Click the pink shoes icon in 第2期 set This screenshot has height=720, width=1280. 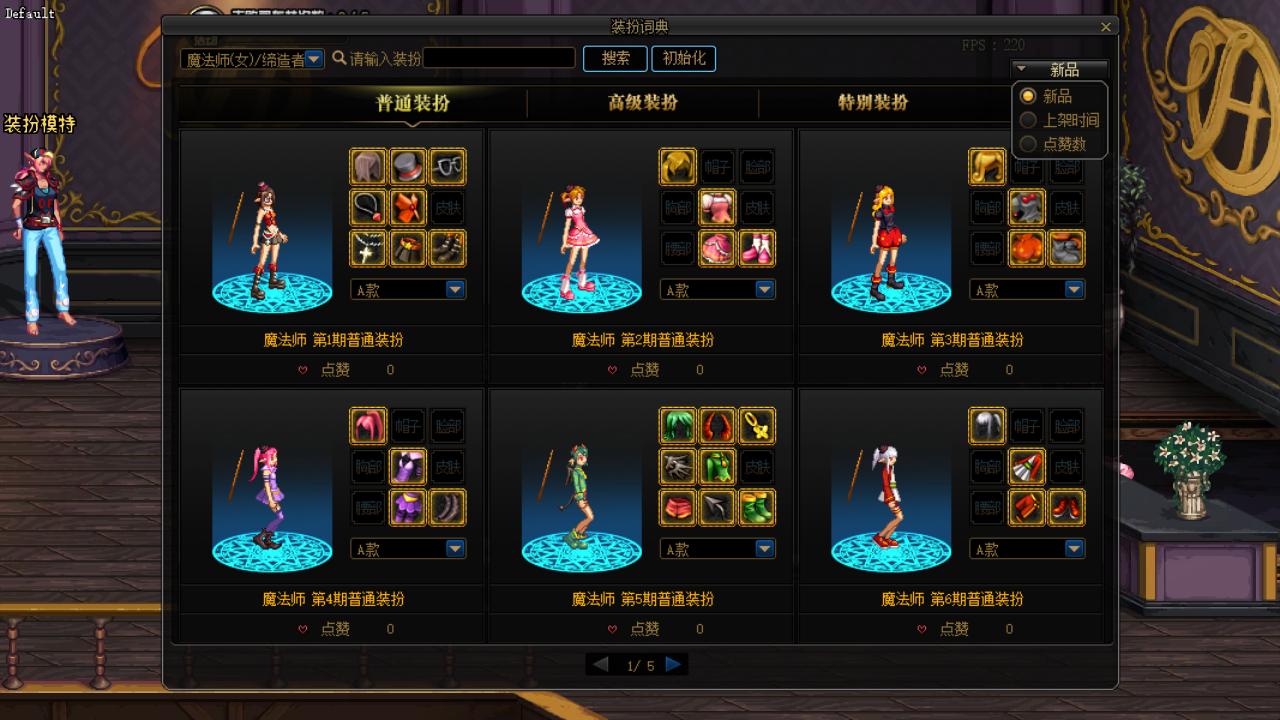[757, 248]
